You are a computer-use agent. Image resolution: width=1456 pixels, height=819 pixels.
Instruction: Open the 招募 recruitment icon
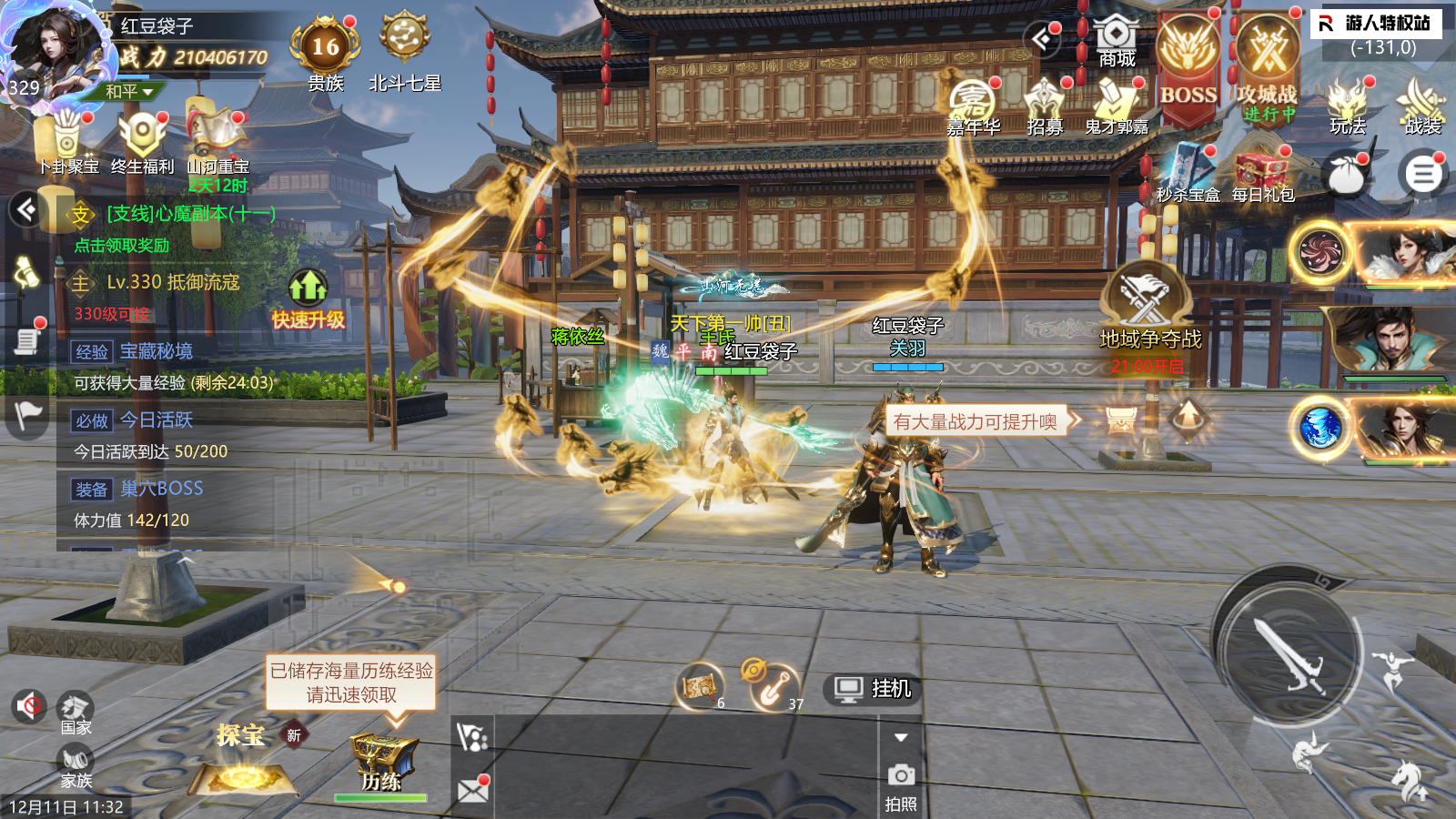1045,105
